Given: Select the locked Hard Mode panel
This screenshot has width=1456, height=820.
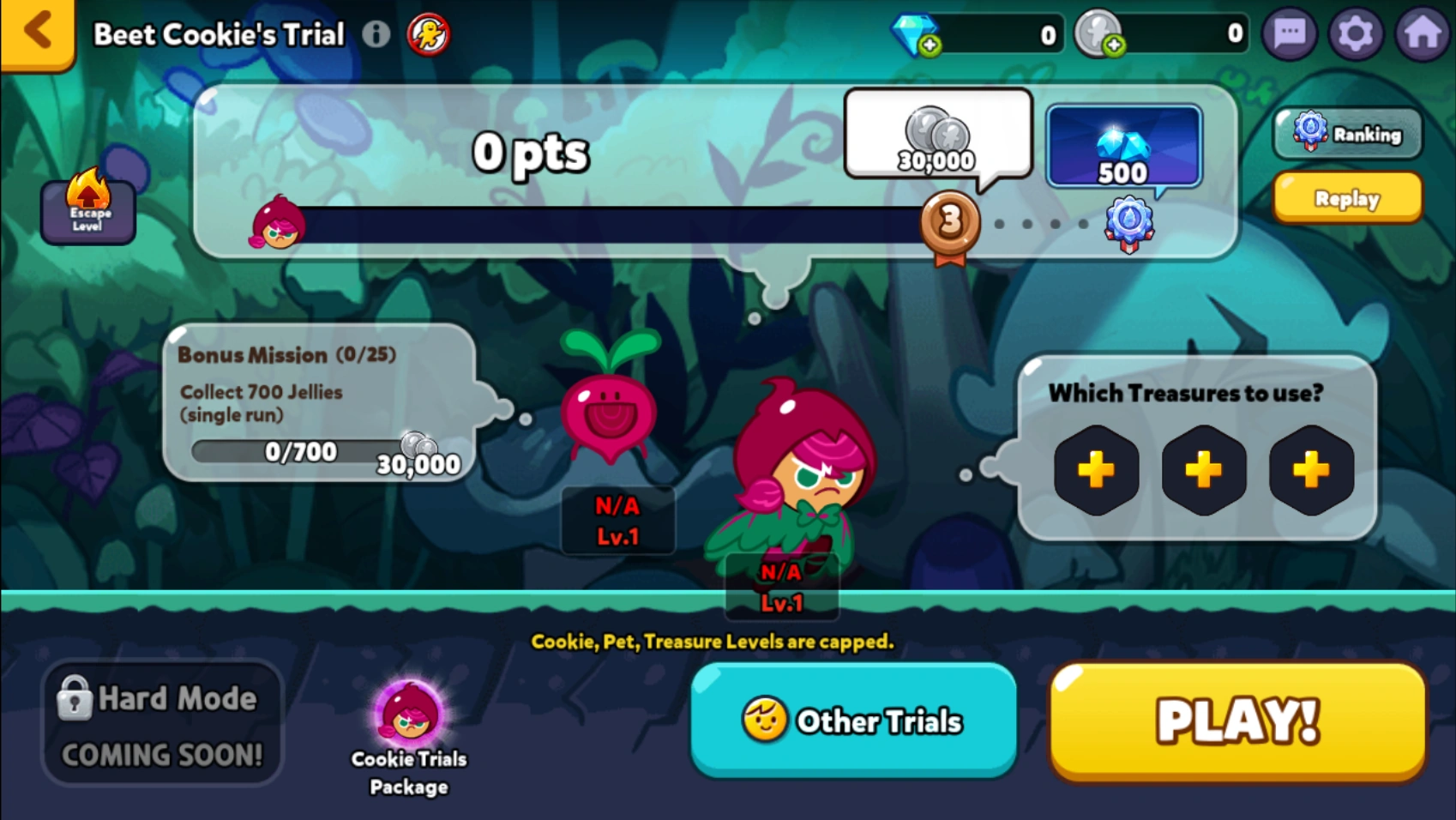Looking at the screenshot, I should [x=161, y=722].
